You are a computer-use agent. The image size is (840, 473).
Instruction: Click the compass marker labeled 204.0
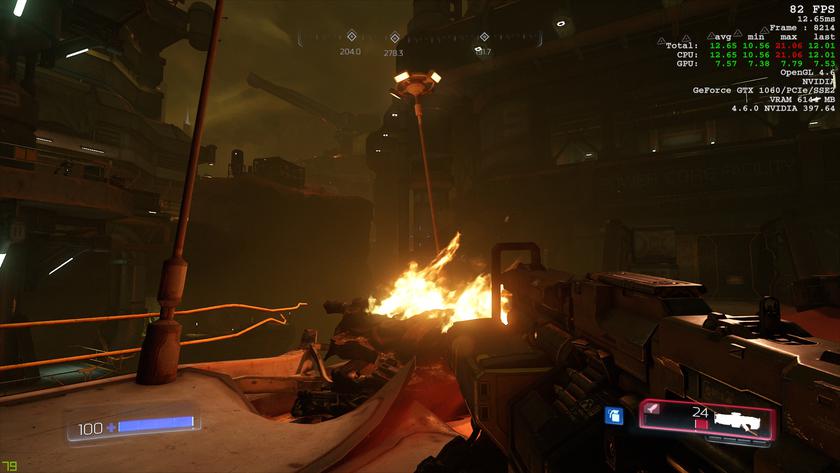pyautogui.click(x=351, y=37)
